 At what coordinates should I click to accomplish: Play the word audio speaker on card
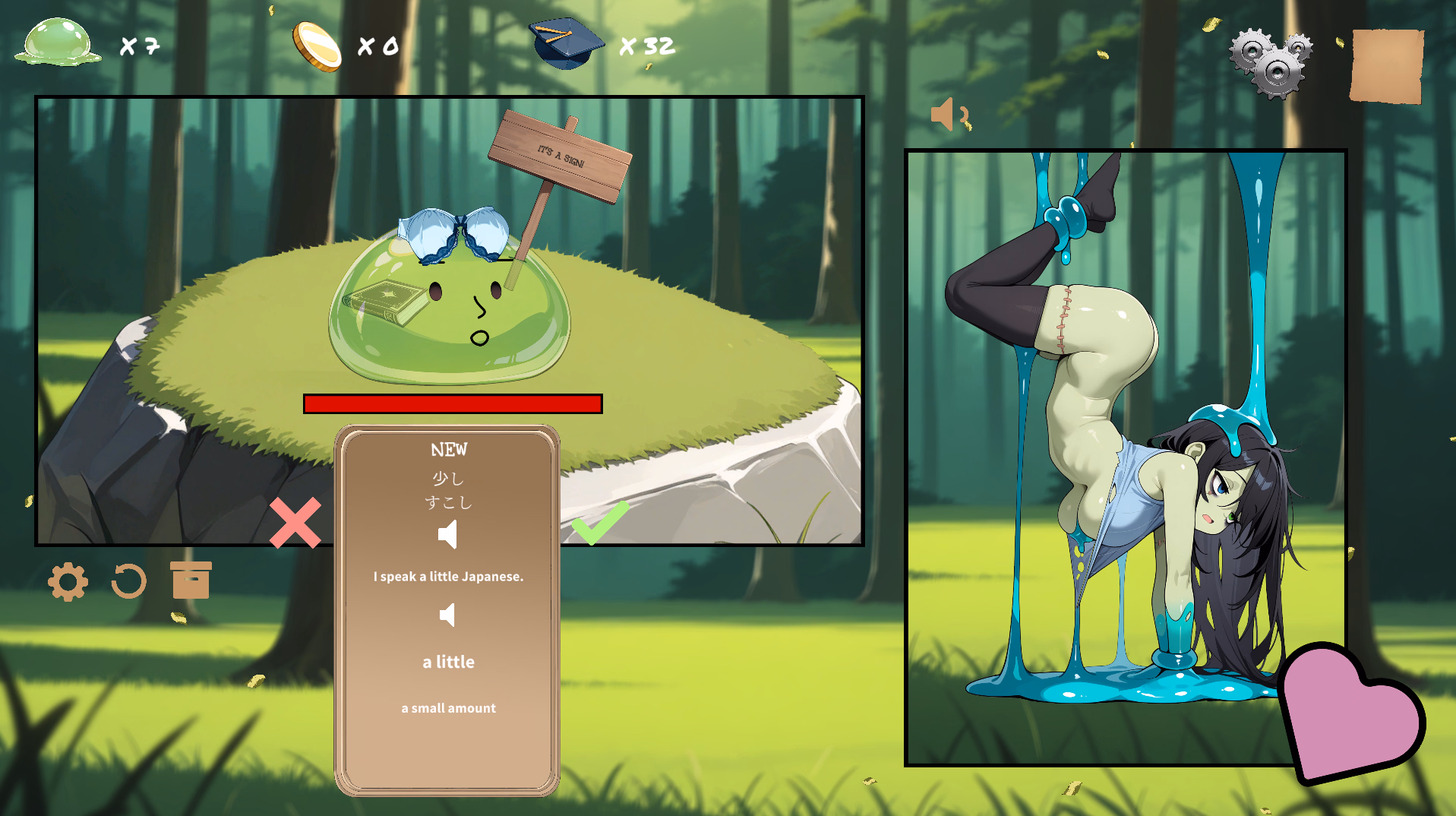click(448, 535)
